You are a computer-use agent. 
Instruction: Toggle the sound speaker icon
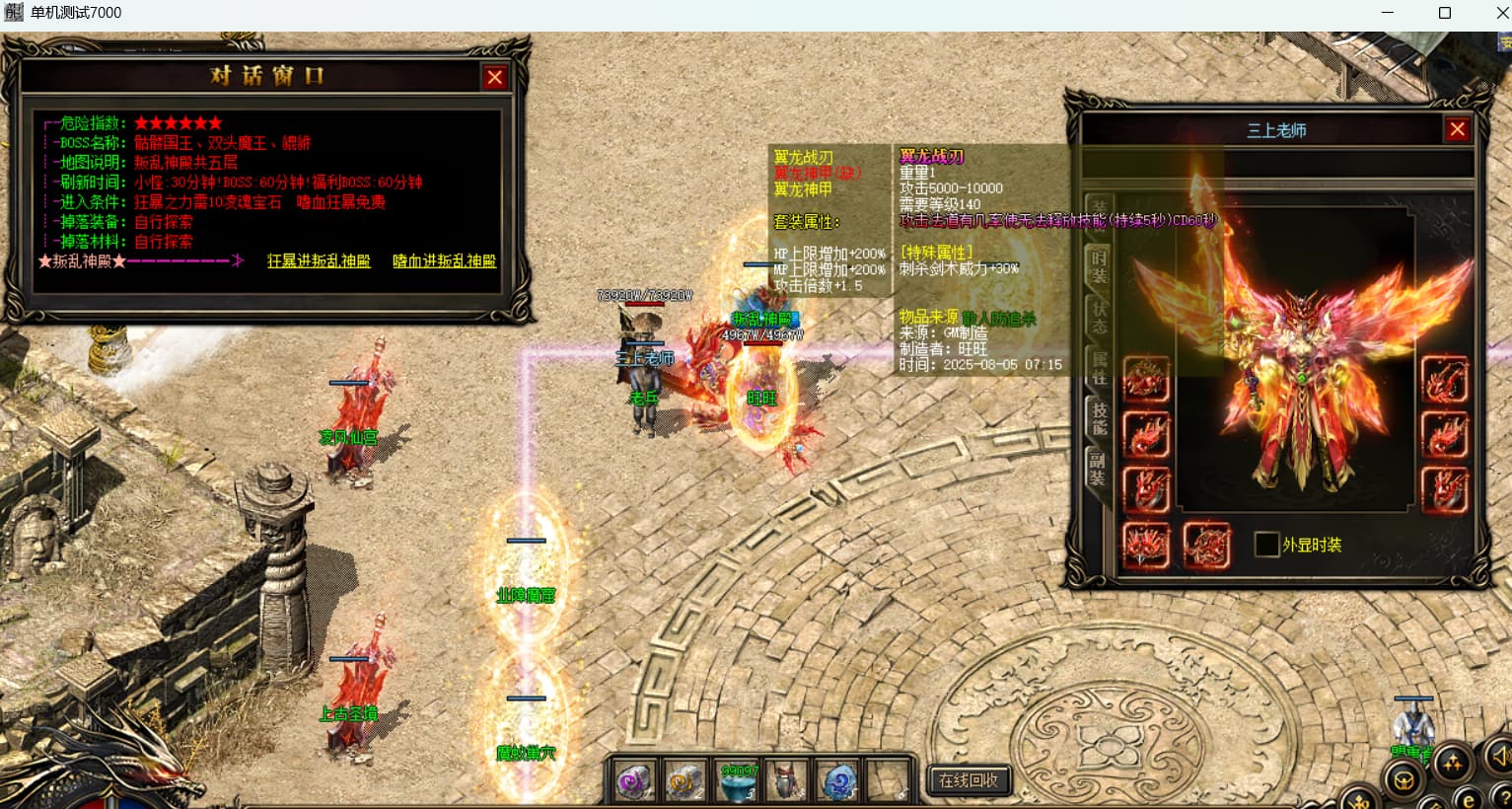1500,756
